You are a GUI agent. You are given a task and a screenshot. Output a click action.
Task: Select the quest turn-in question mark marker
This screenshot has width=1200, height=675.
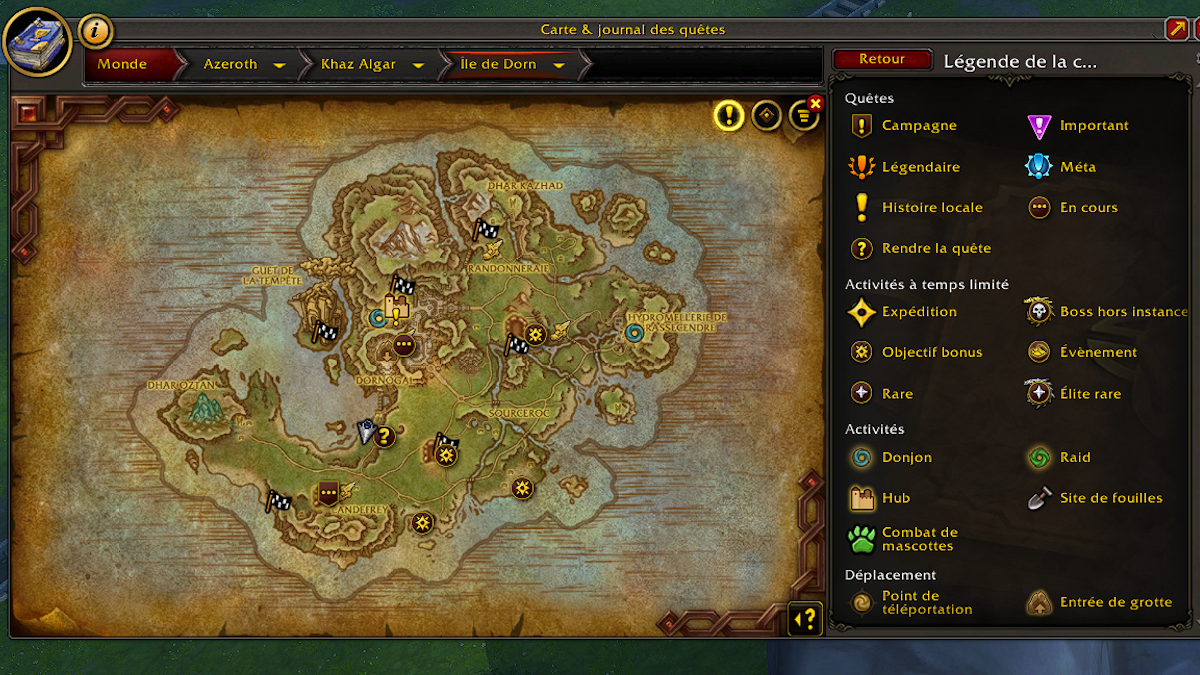385,436
